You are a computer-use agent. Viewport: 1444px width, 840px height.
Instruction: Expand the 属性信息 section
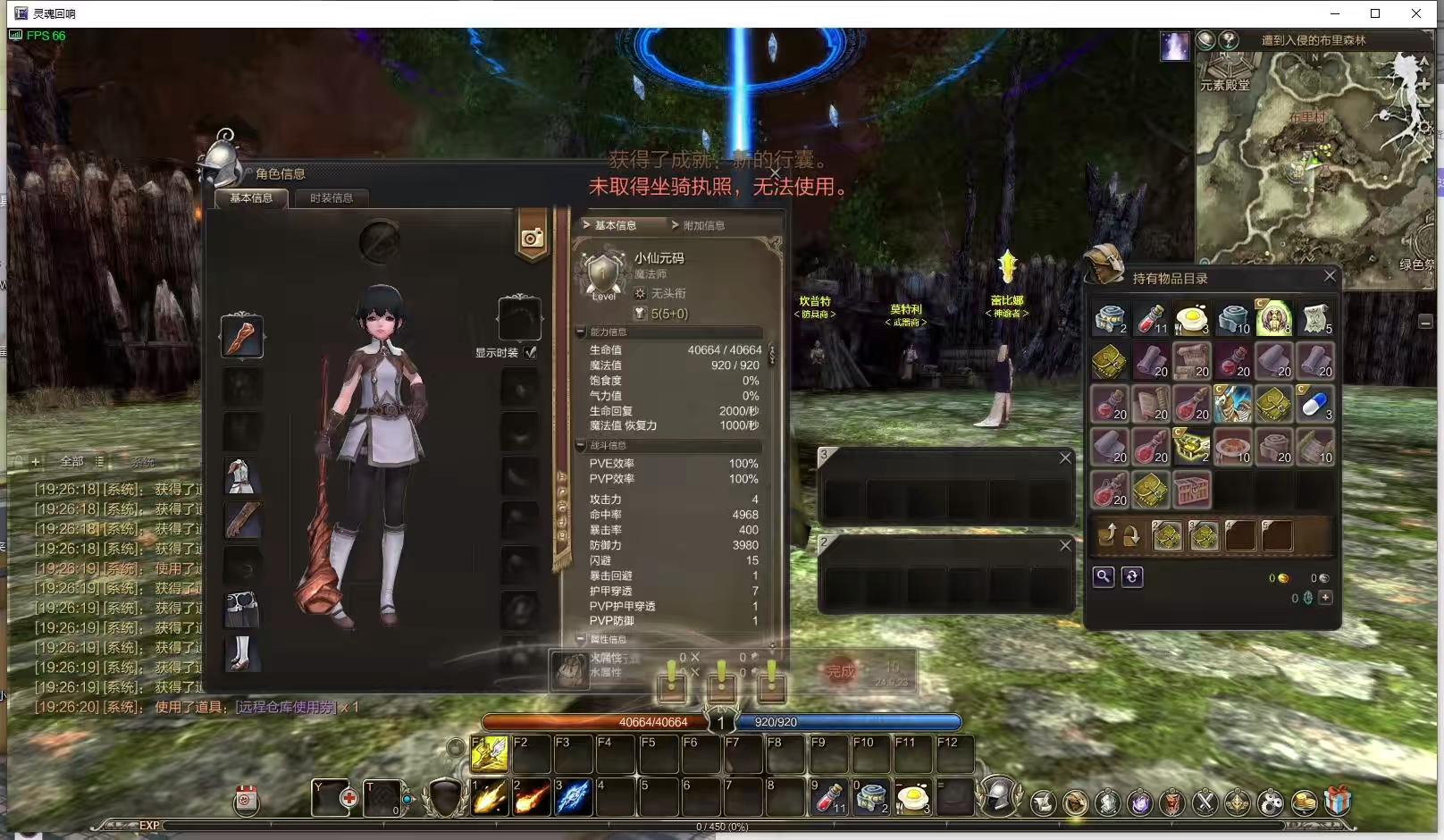(x=581, y=639)
